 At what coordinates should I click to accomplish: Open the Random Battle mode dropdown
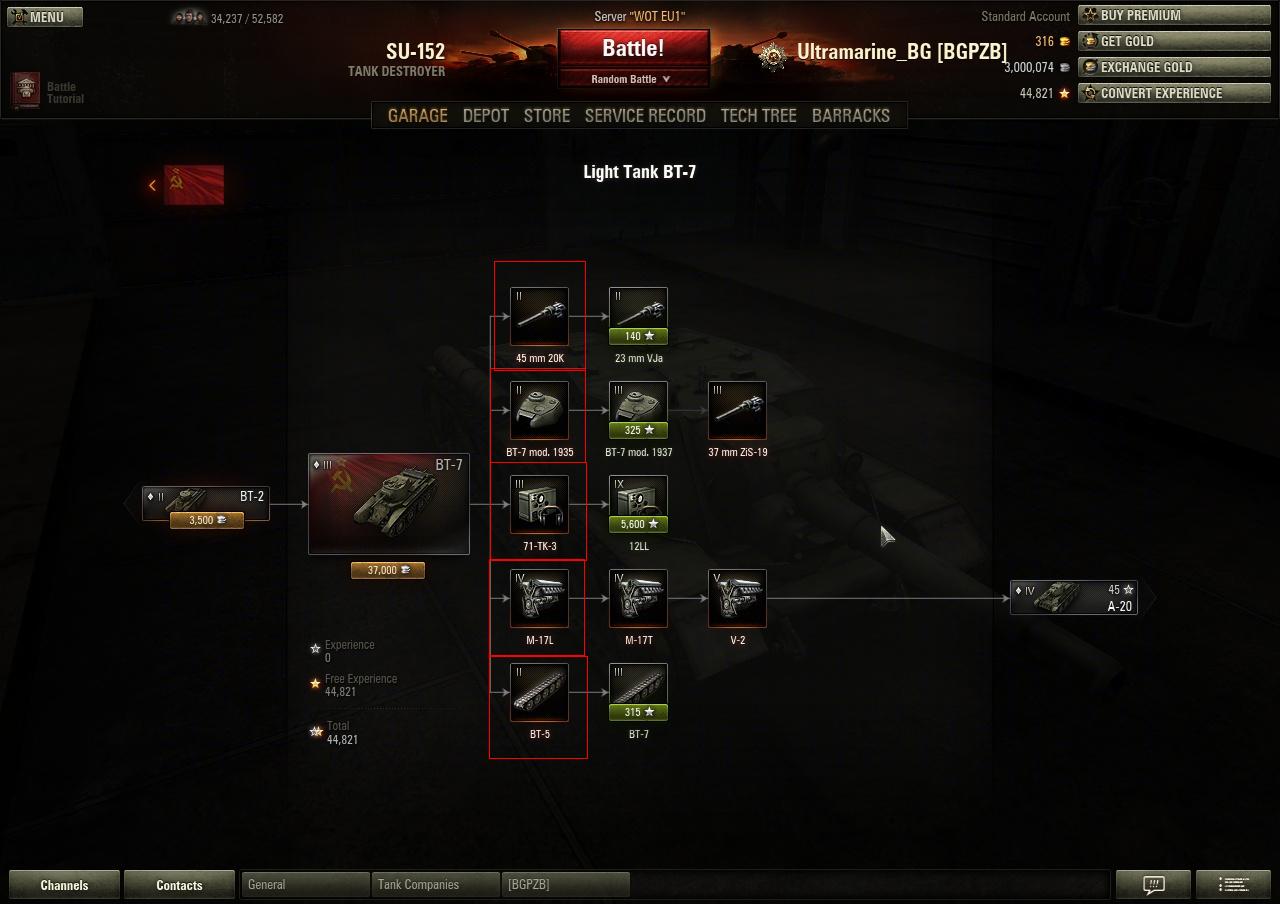631,79
